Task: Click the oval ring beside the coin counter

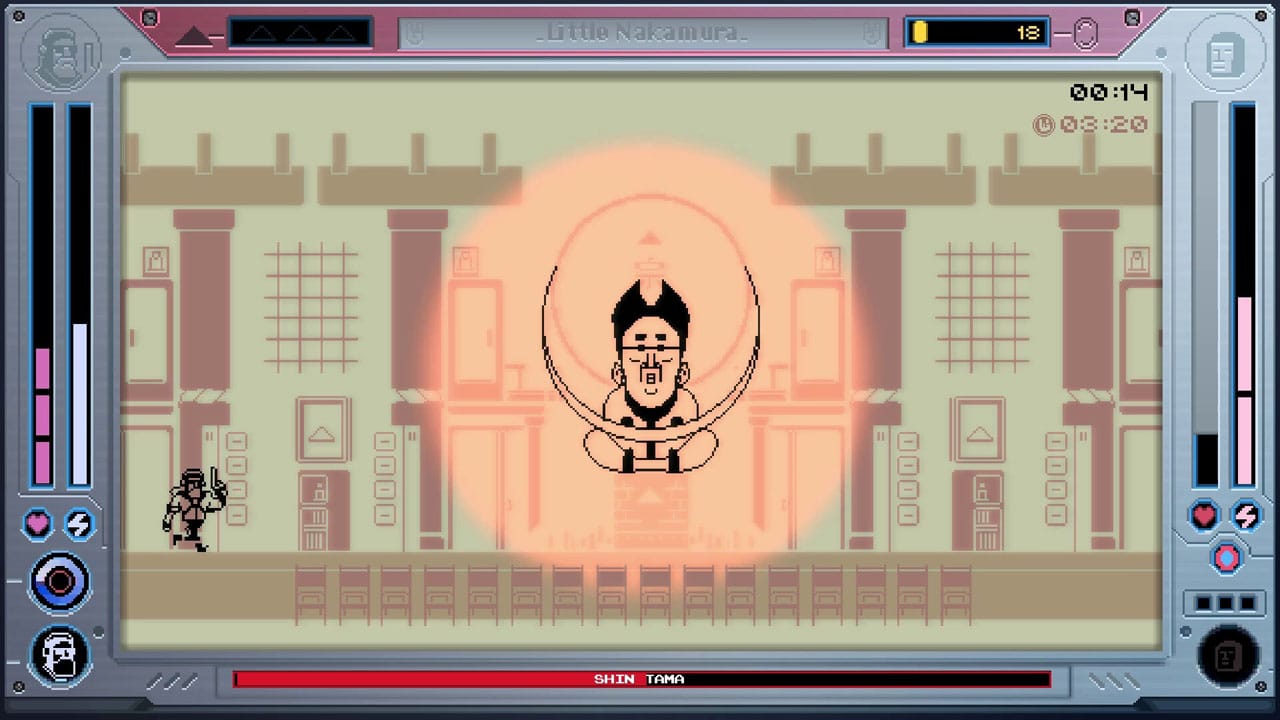Action: (x=1086, y=32)
